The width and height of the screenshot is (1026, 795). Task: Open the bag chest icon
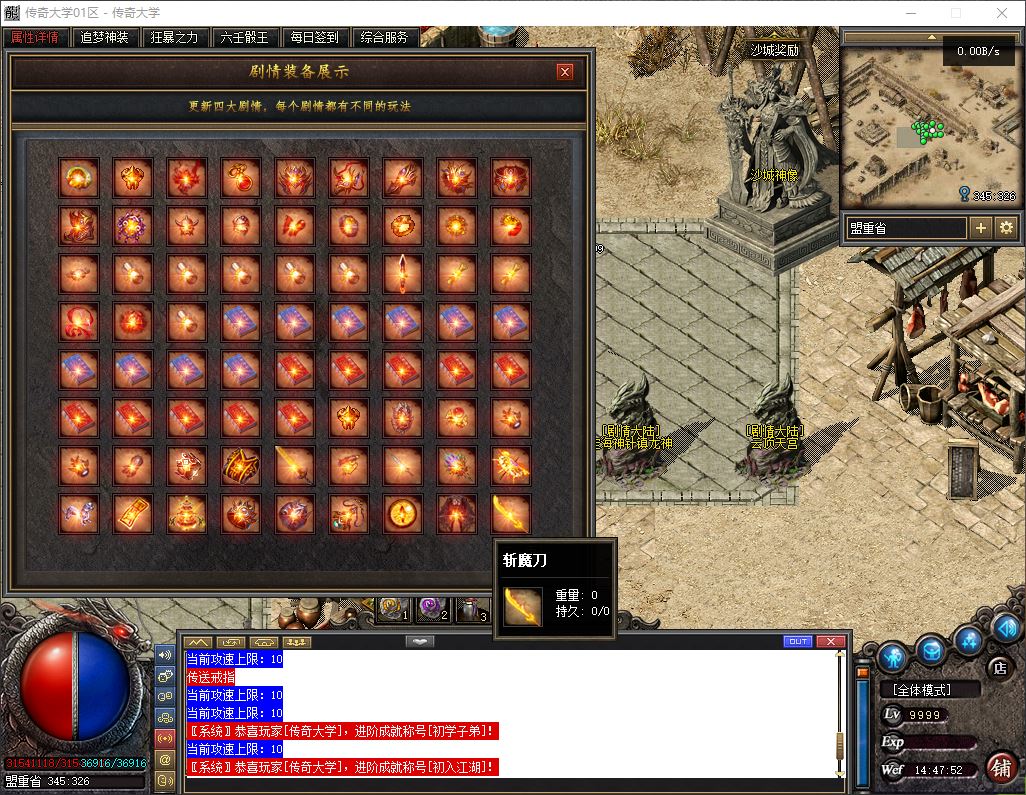(932, 649)
